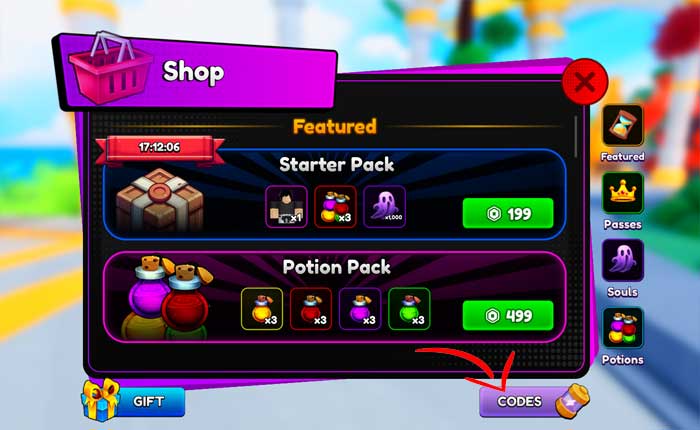700x430 pixels.
Task: Open the Codes menu
Action: coord(522,401)
